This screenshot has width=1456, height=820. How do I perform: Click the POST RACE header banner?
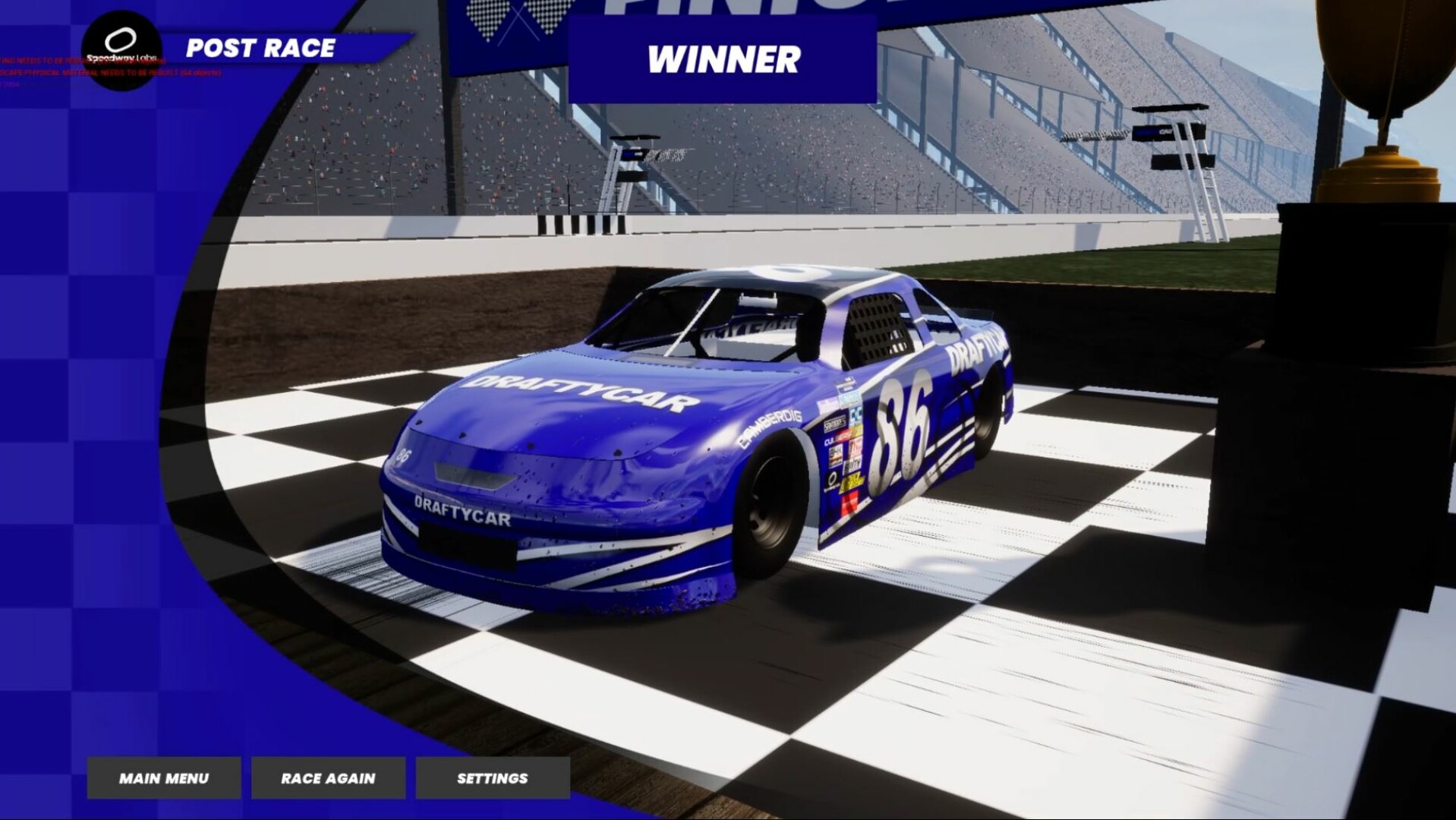[261, 50]
